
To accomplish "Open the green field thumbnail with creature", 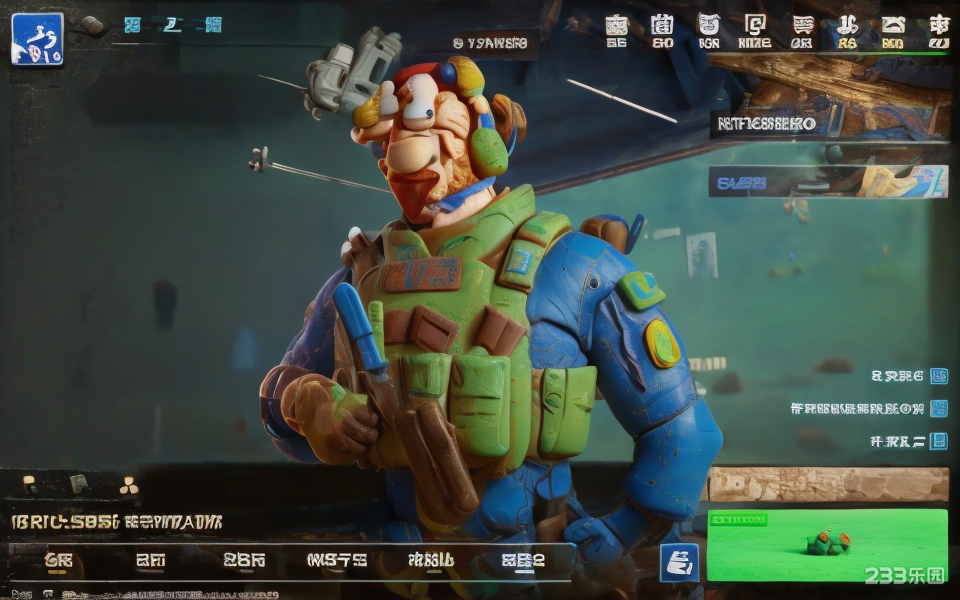I will (827, 545).
